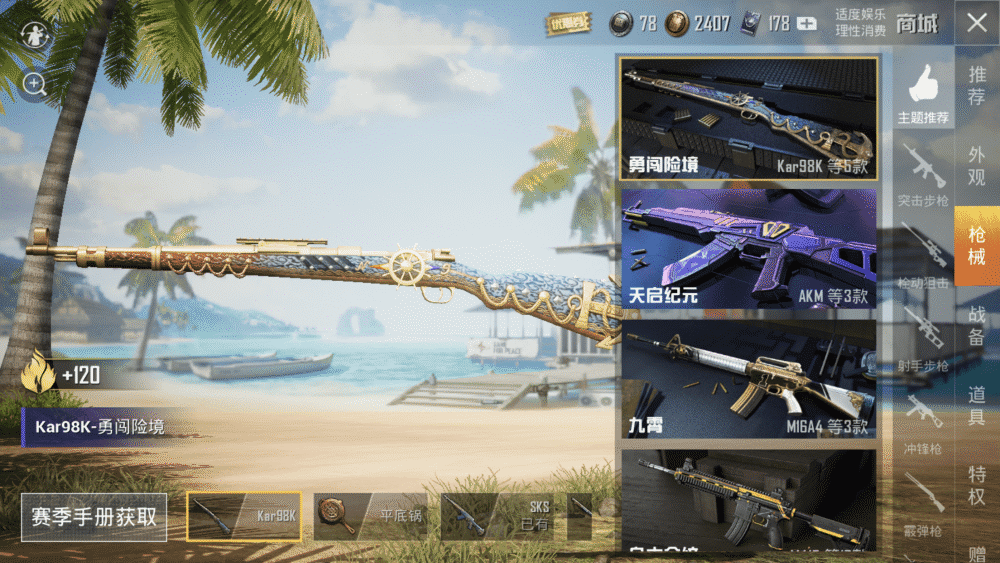Switch to the 推荐 tab
Screen dimensions: 1000x563
977,86
